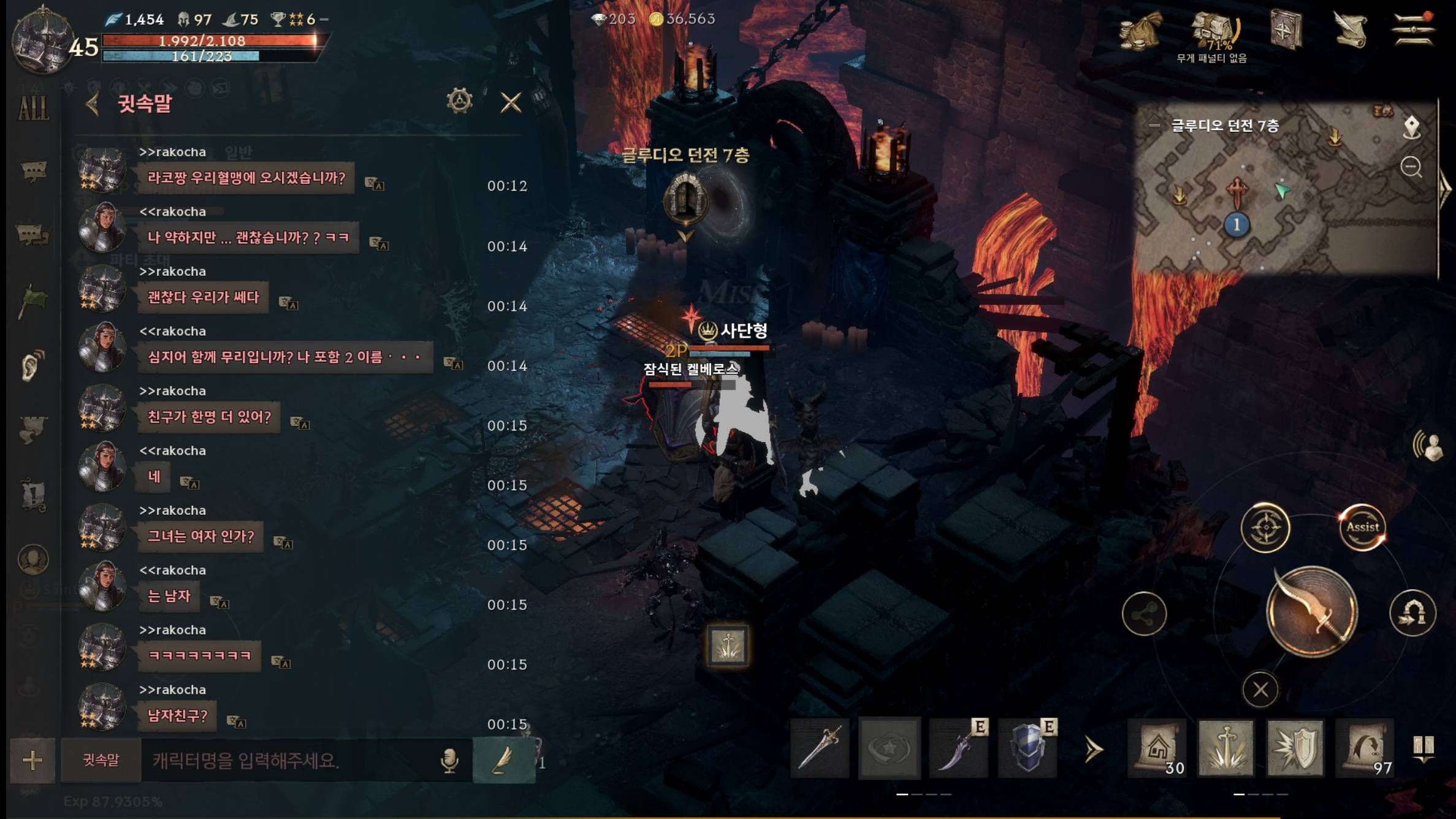Viewport: 1456px width, 819px height.
Task: Select the blue shield skill slot
Action: tap(1028, 748)
